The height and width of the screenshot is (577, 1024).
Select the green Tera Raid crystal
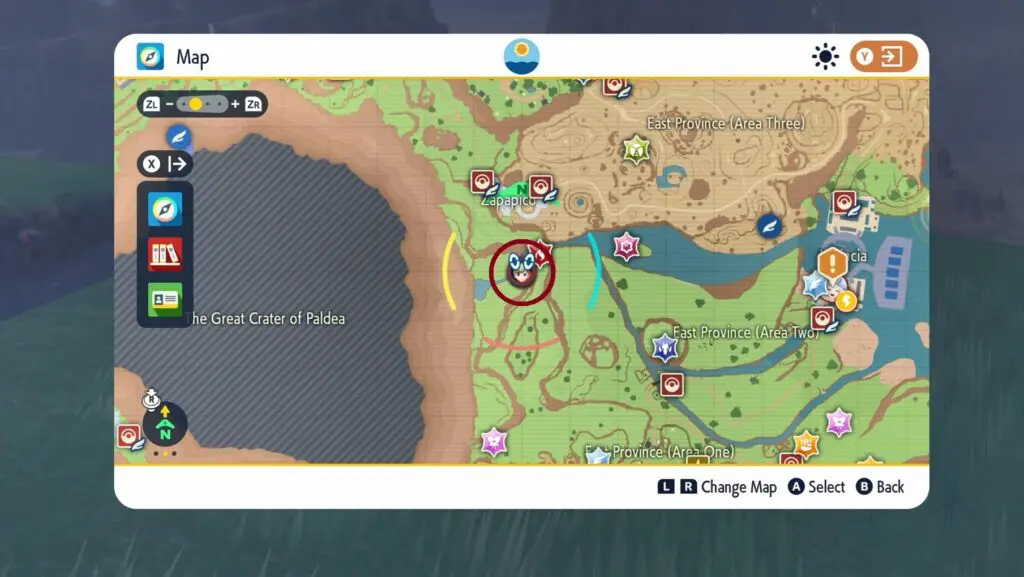[637, 150]
